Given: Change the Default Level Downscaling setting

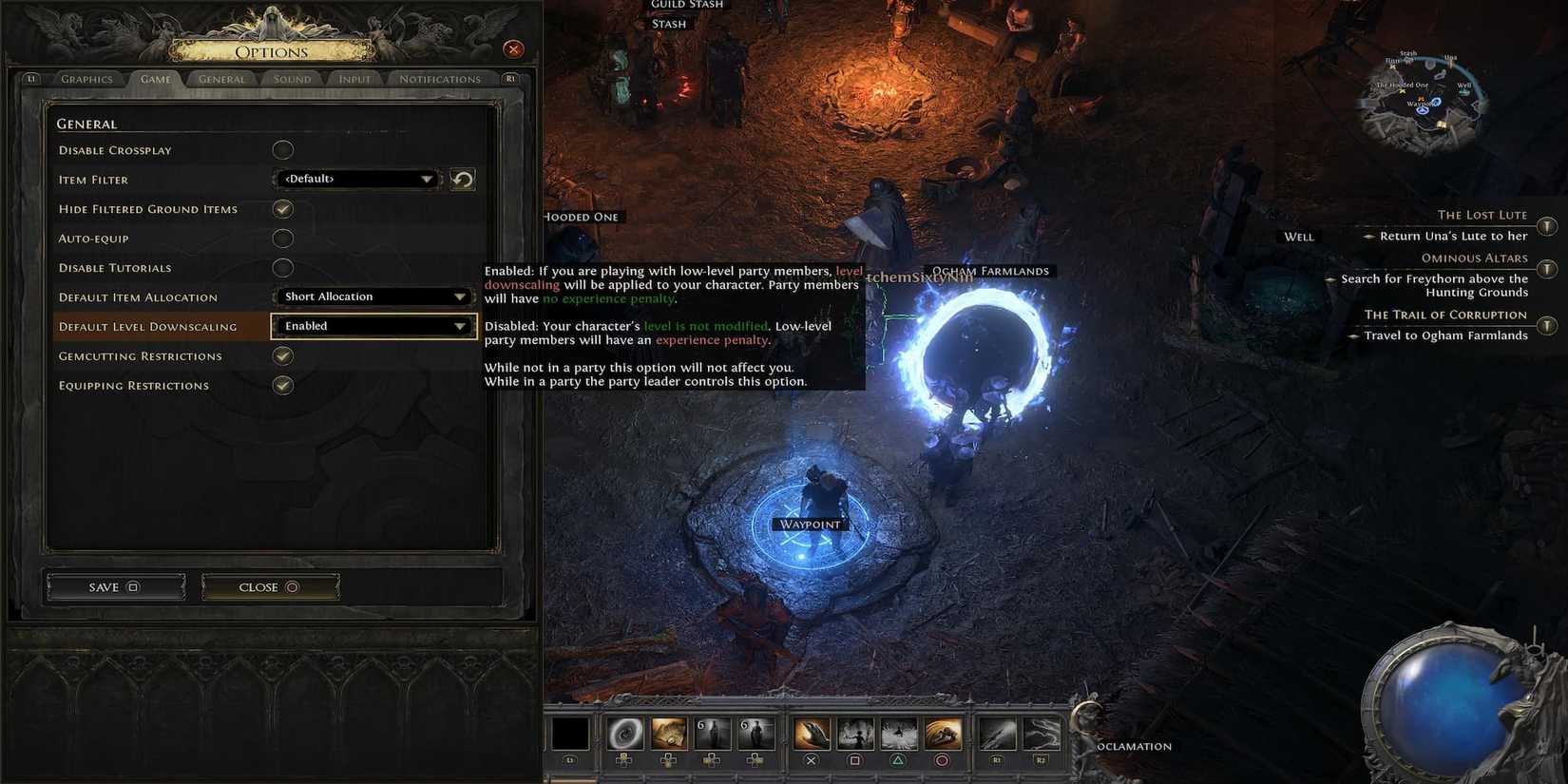Looking at the screenshot, I should (x=373, y=326).
